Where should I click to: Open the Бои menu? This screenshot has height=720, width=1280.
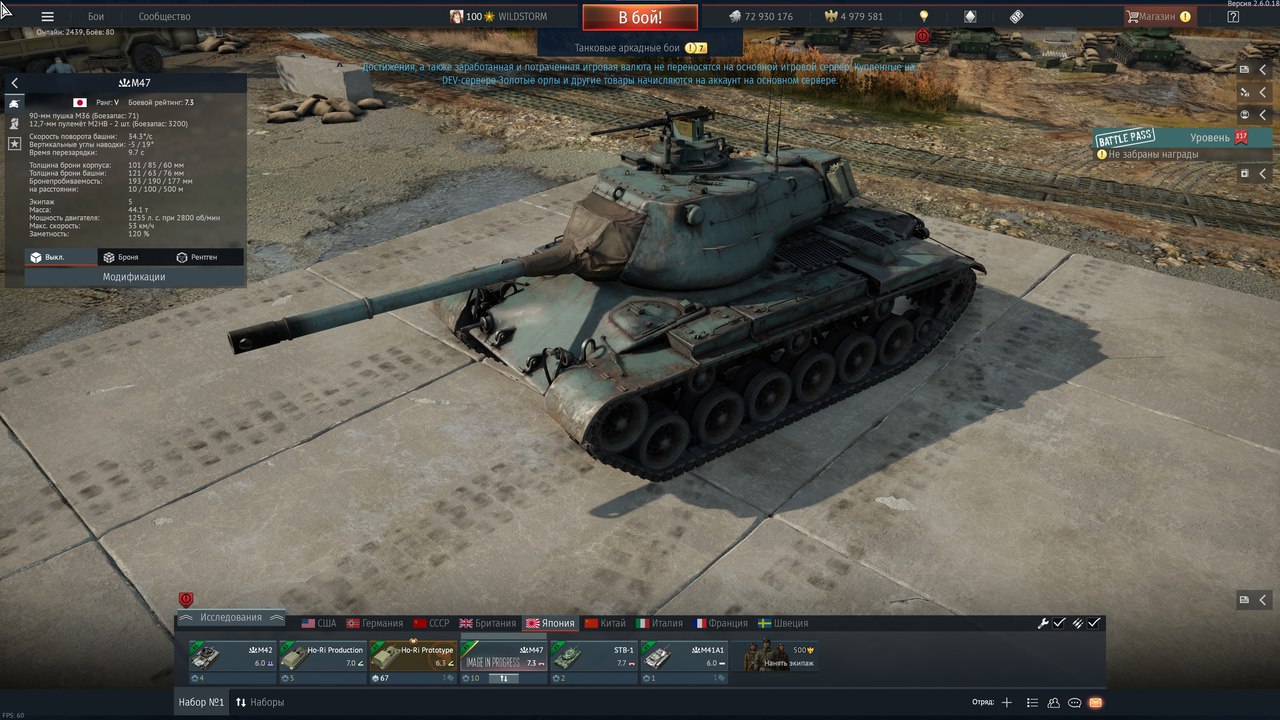tap(96, 17)
